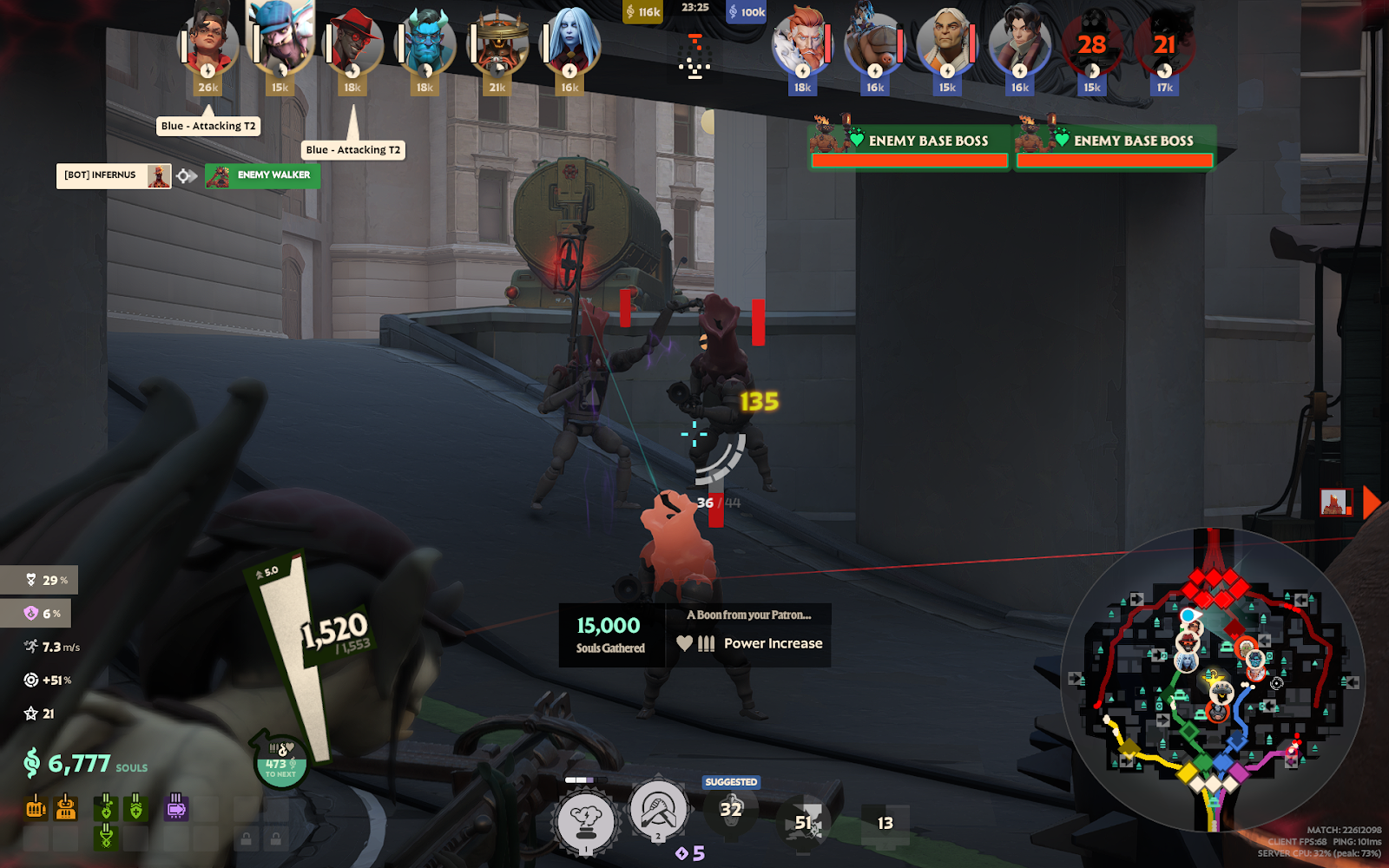Click the red-hat teammate portrait with glasses

coord(353,43)
